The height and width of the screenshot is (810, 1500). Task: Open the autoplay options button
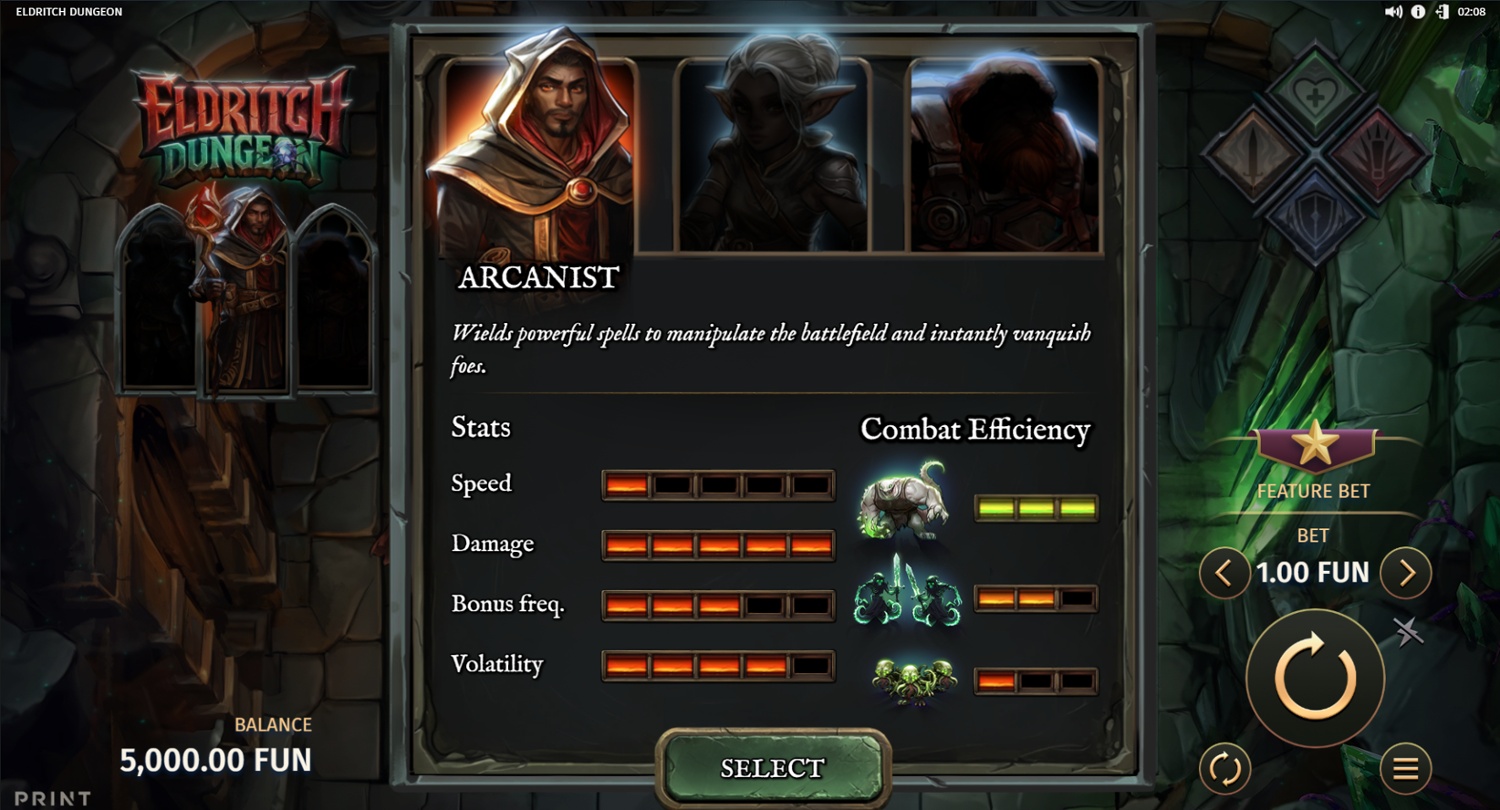(x=1225, y=768)
